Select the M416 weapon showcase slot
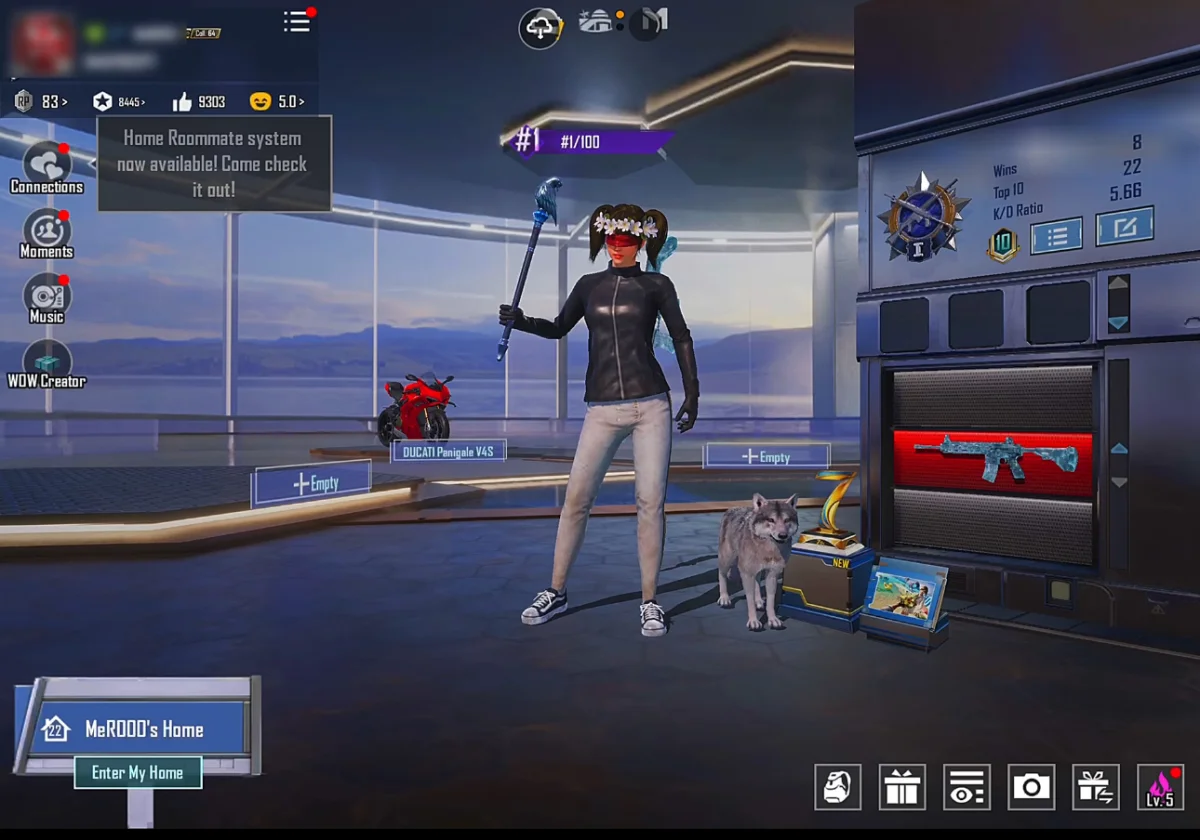Image resolution: width=1200 pixels, height=840 pixels. pyautogui.click(x=994, y=461)
